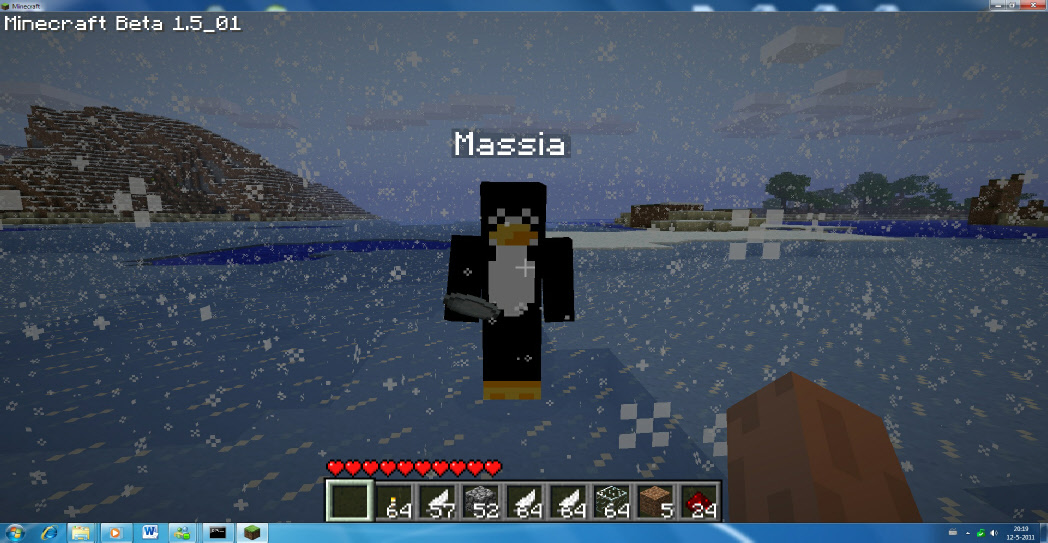Screen dimensions: 1048x543
Task: Choose the stack of 57 feathers
Action: [438, 501]
